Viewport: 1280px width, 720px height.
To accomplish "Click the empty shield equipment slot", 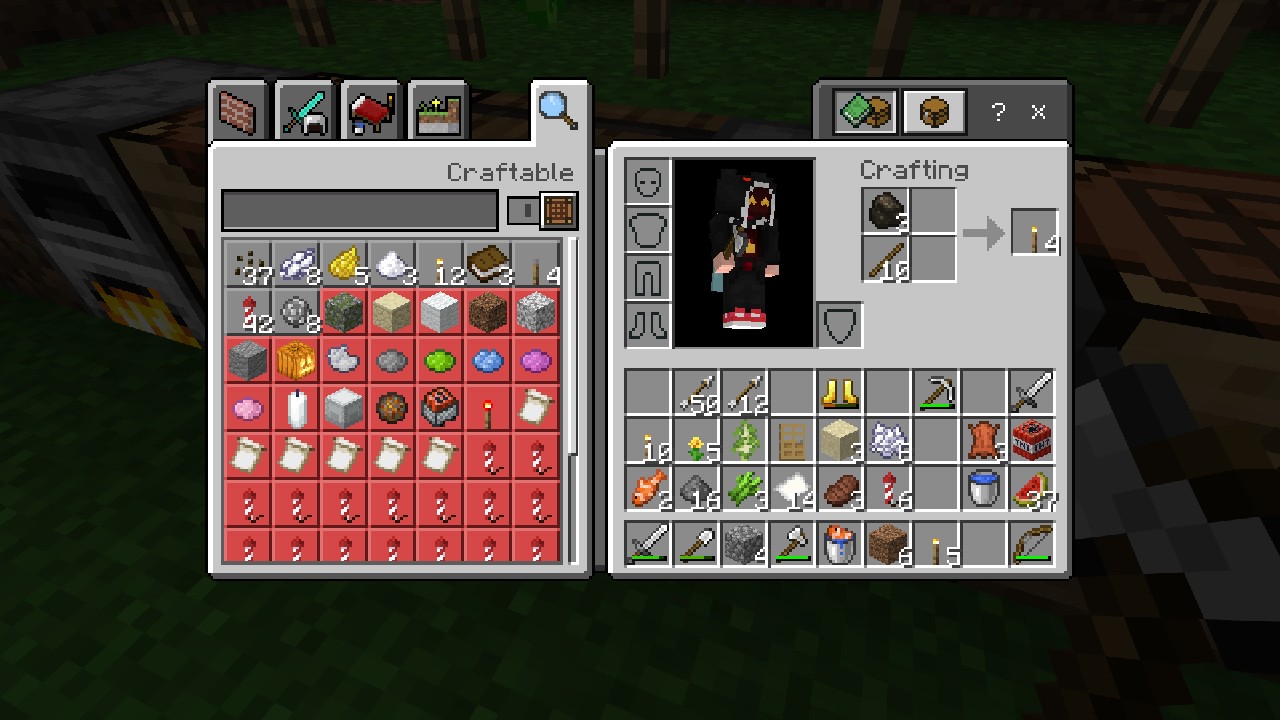I will (839, 323).
